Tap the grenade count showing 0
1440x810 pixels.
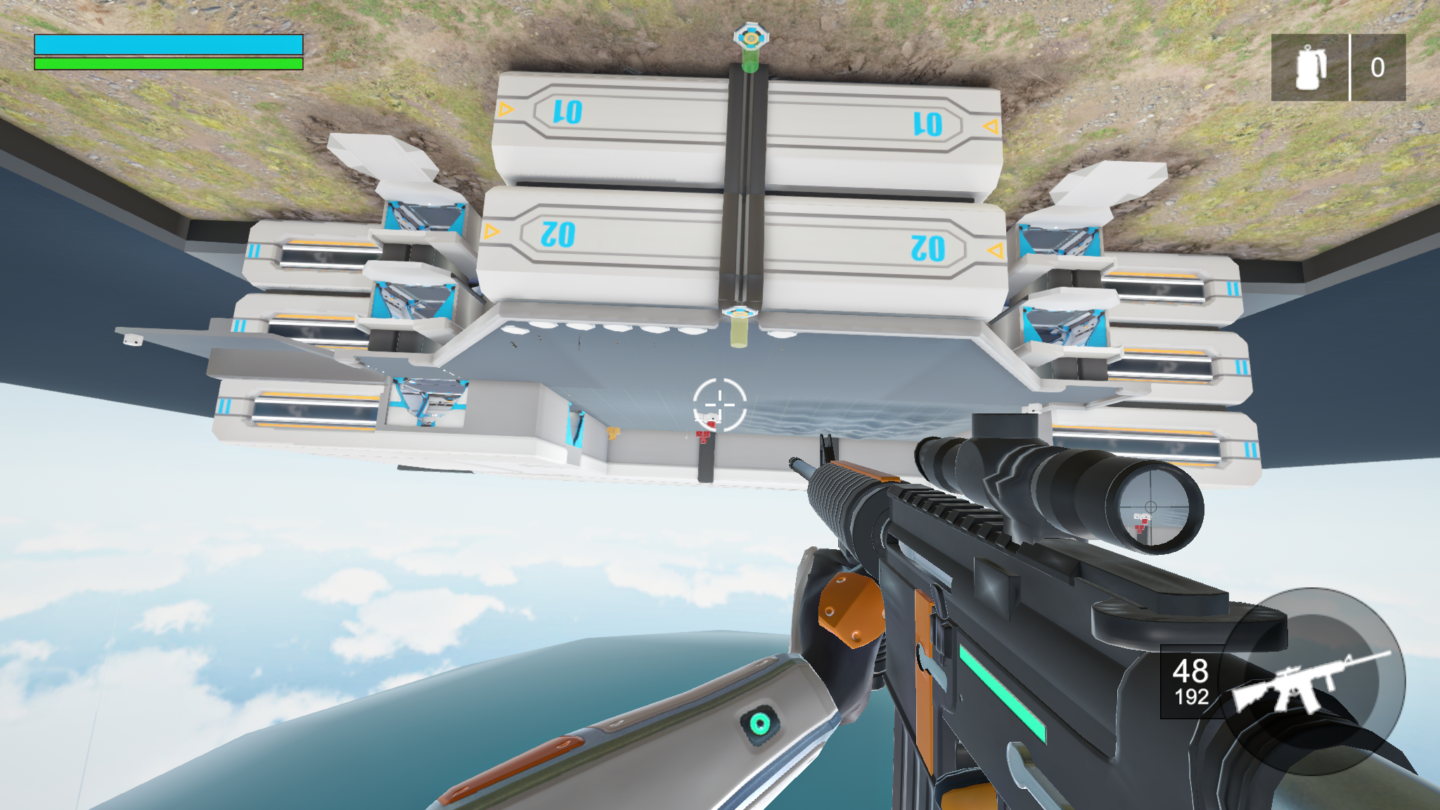[1380, 68]
